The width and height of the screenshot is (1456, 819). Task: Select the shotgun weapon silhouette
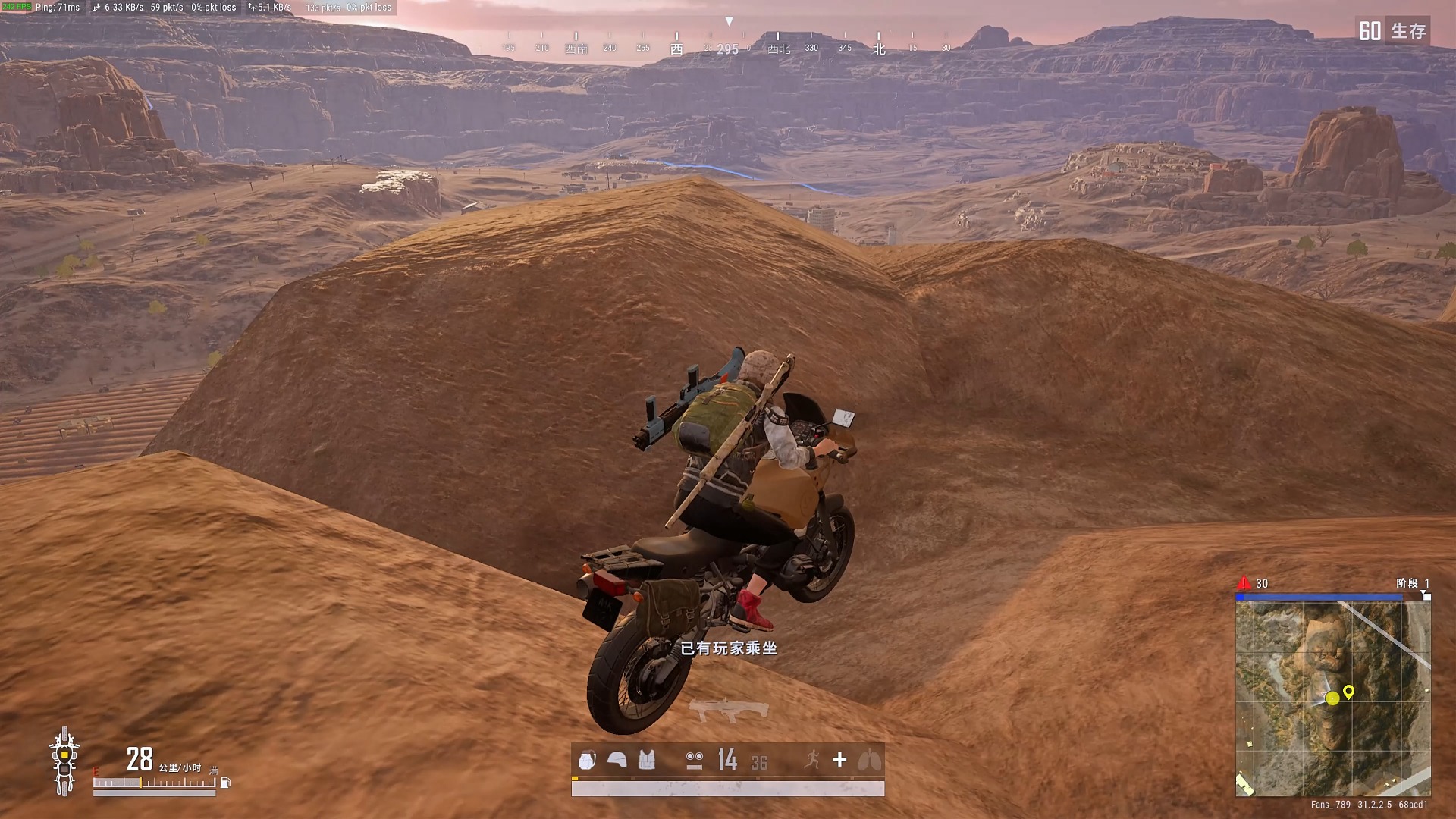[728, 710]
